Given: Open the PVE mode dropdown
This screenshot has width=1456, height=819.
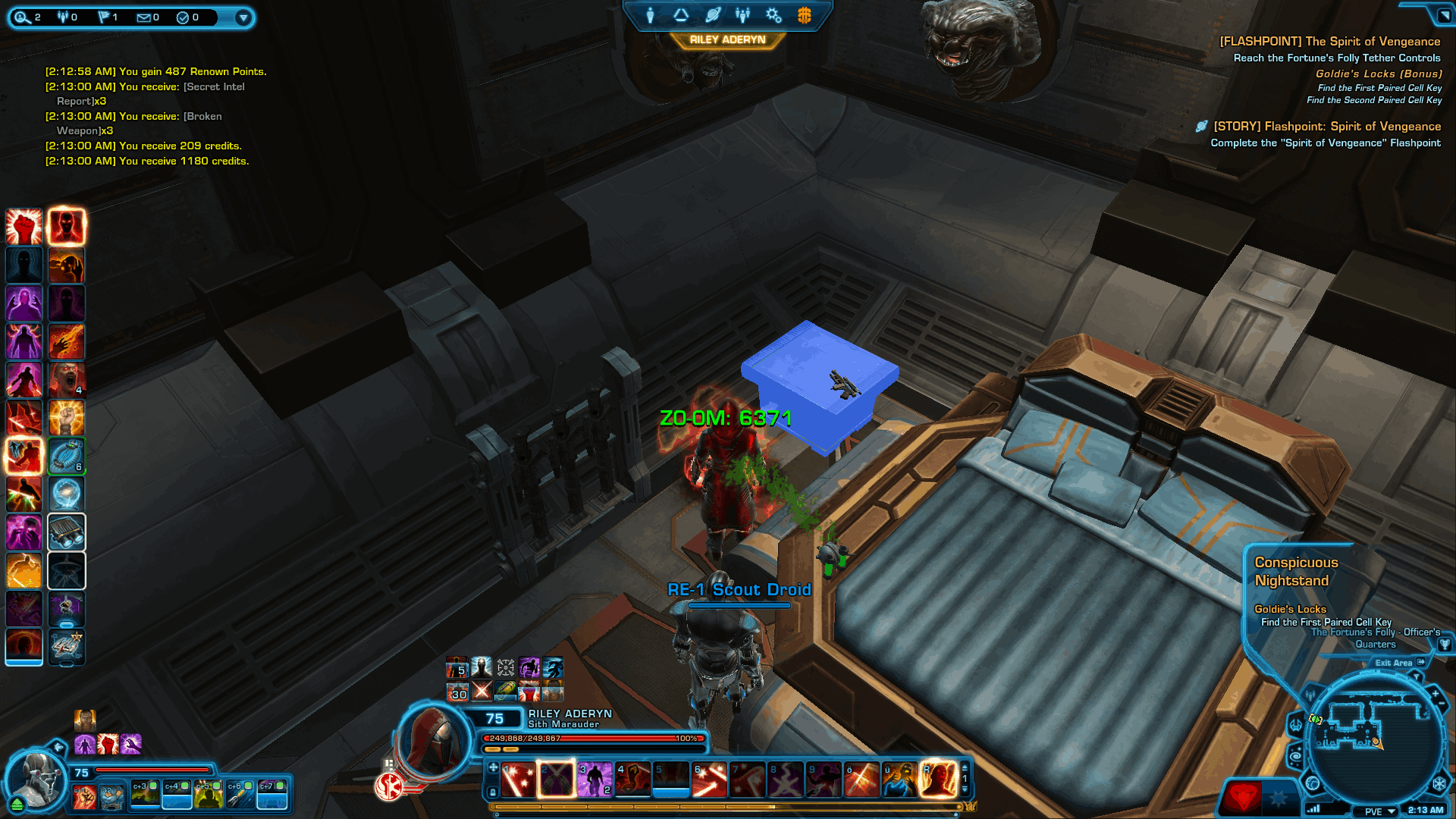Looking at the screenshot, I should pos(1374,811).
